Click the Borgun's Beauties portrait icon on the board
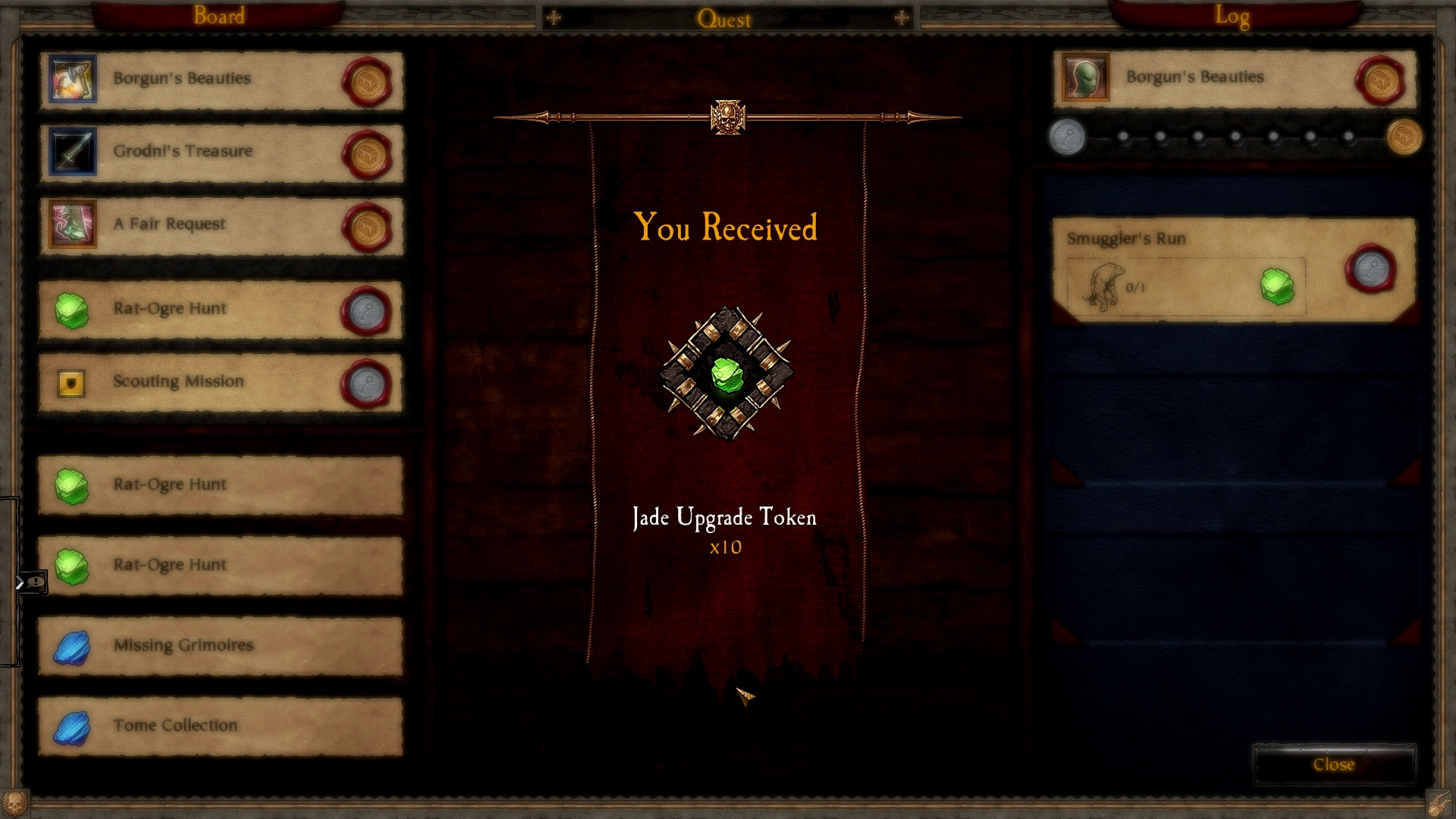This screenshot has height=819, width=1456. 72,78
